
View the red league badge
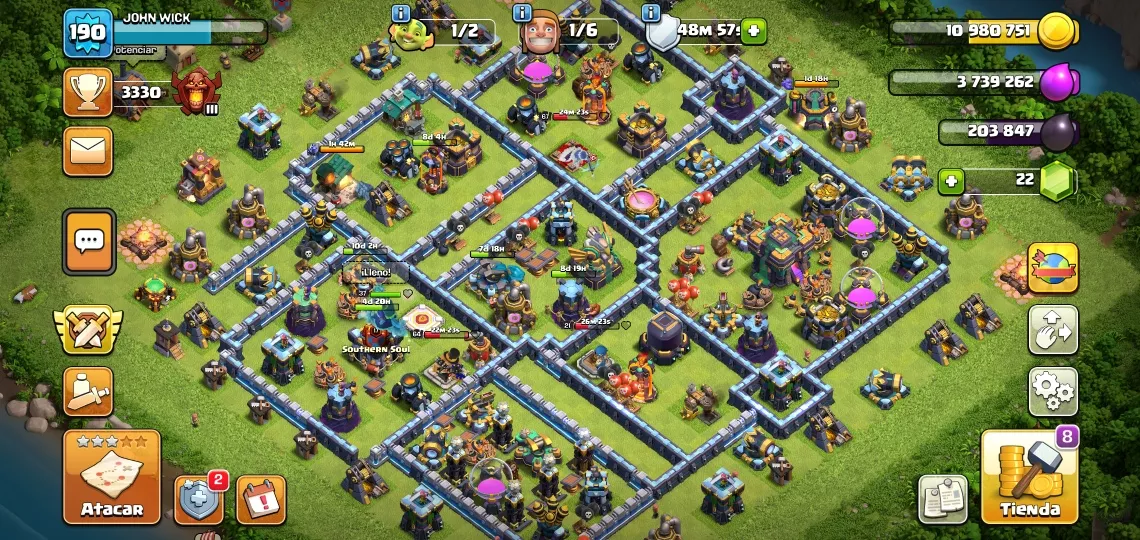pyautogui.click(x=194, y=92)
